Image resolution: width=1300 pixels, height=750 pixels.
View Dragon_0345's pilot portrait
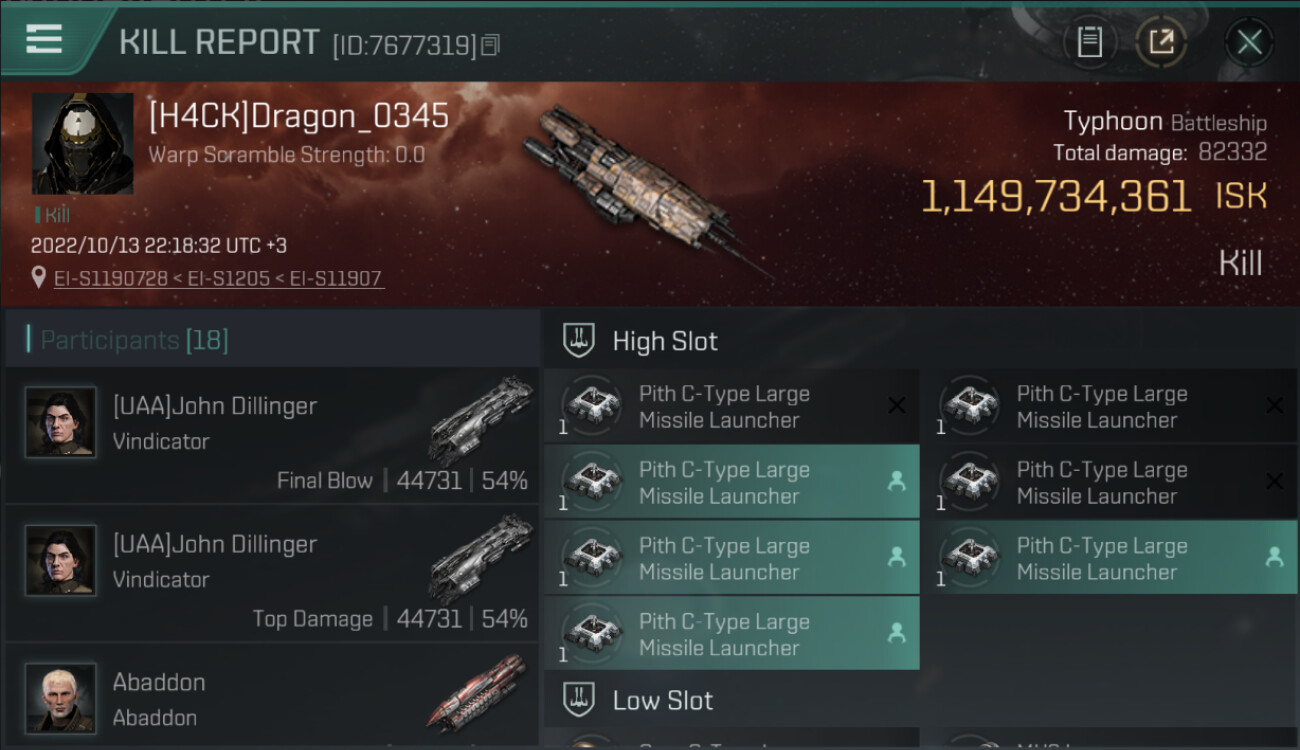83,144
